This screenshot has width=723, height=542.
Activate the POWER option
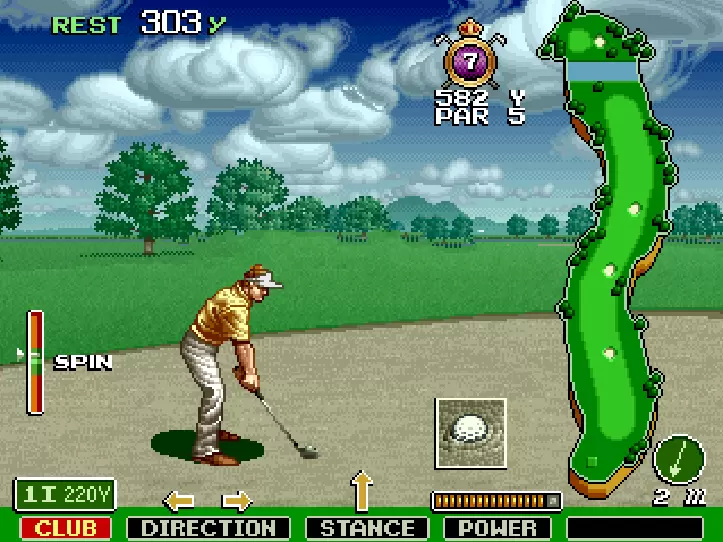coord(499,528)
